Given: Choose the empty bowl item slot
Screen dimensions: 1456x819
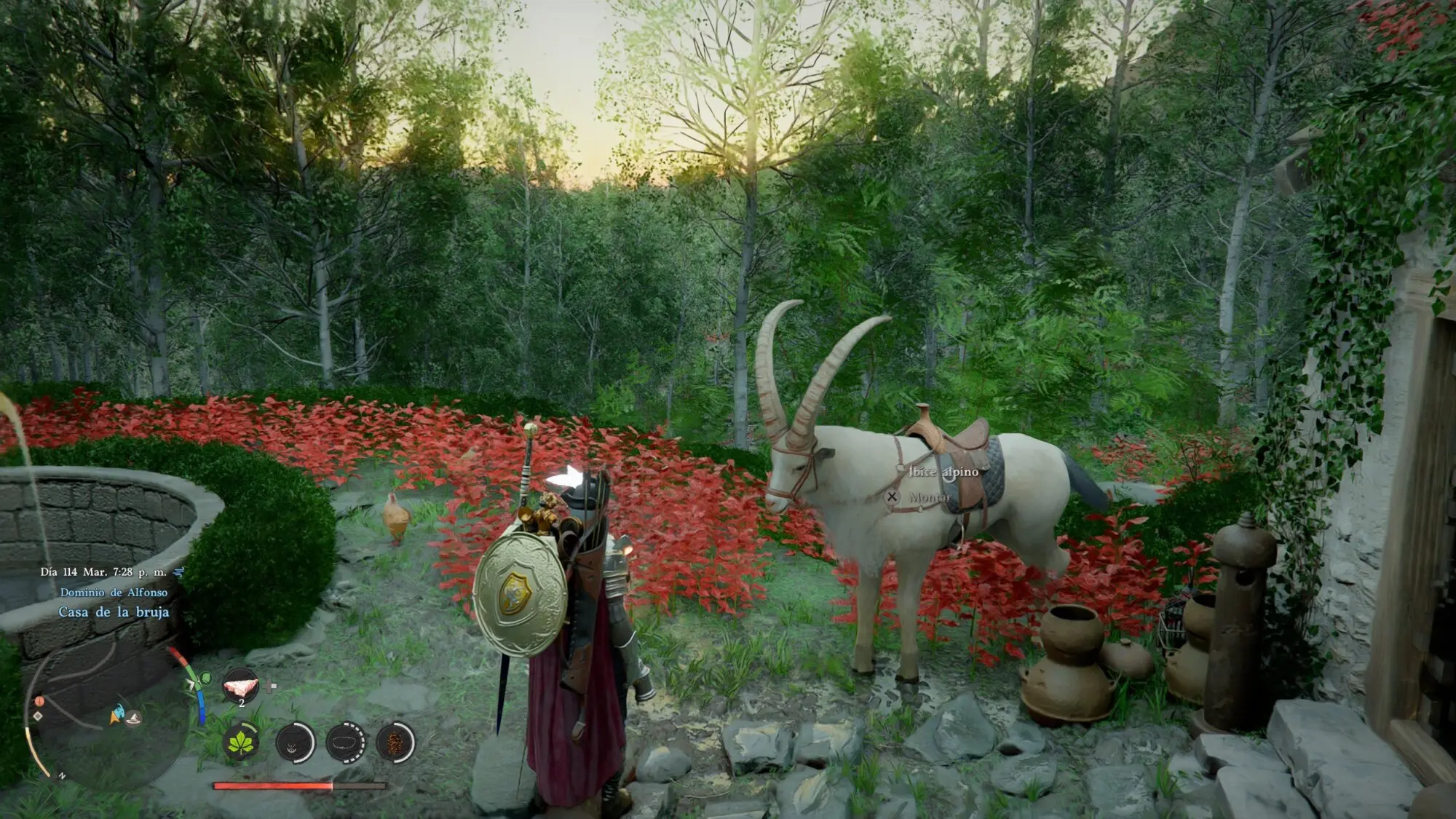Looking at the screenshot, I should [x=346, y=743].
